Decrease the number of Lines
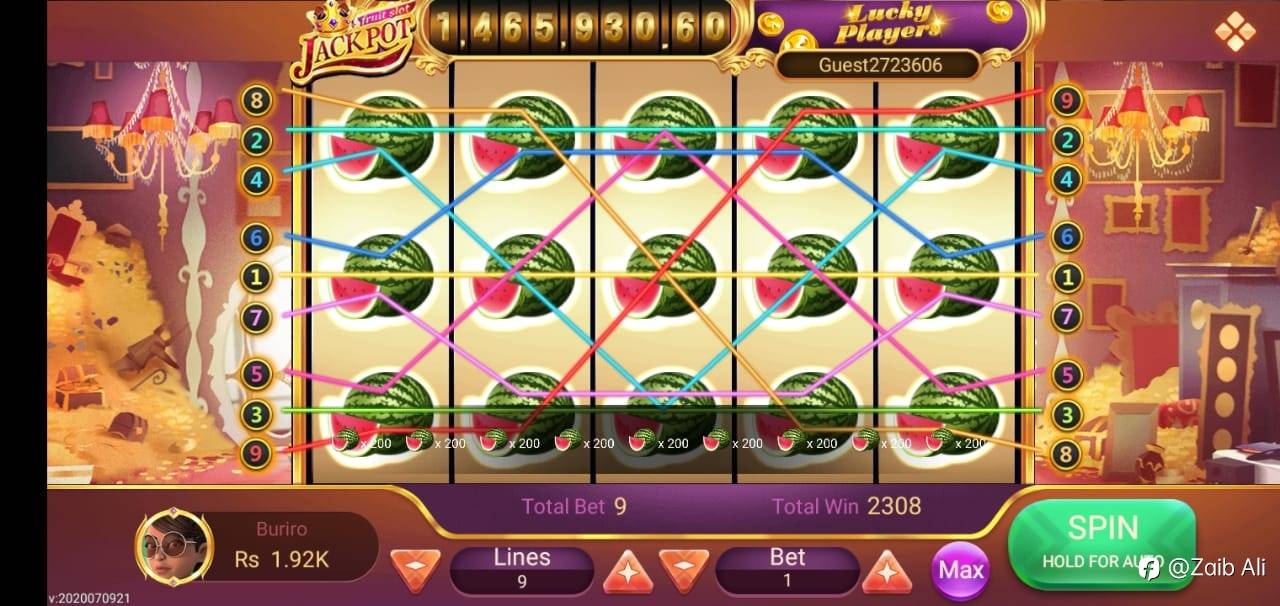This screenshot has width=1280, height=606. (x=415, y=570)
